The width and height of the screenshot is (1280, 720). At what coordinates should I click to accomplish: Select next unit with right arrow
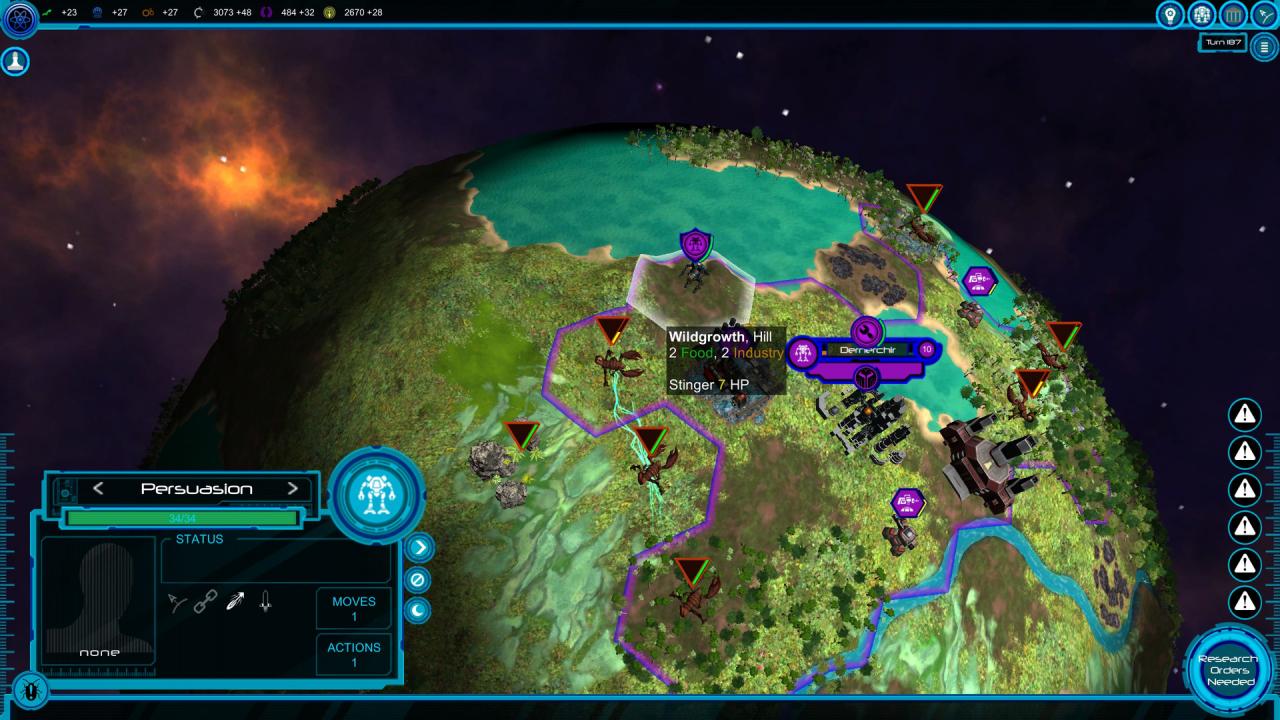(293, 489)
